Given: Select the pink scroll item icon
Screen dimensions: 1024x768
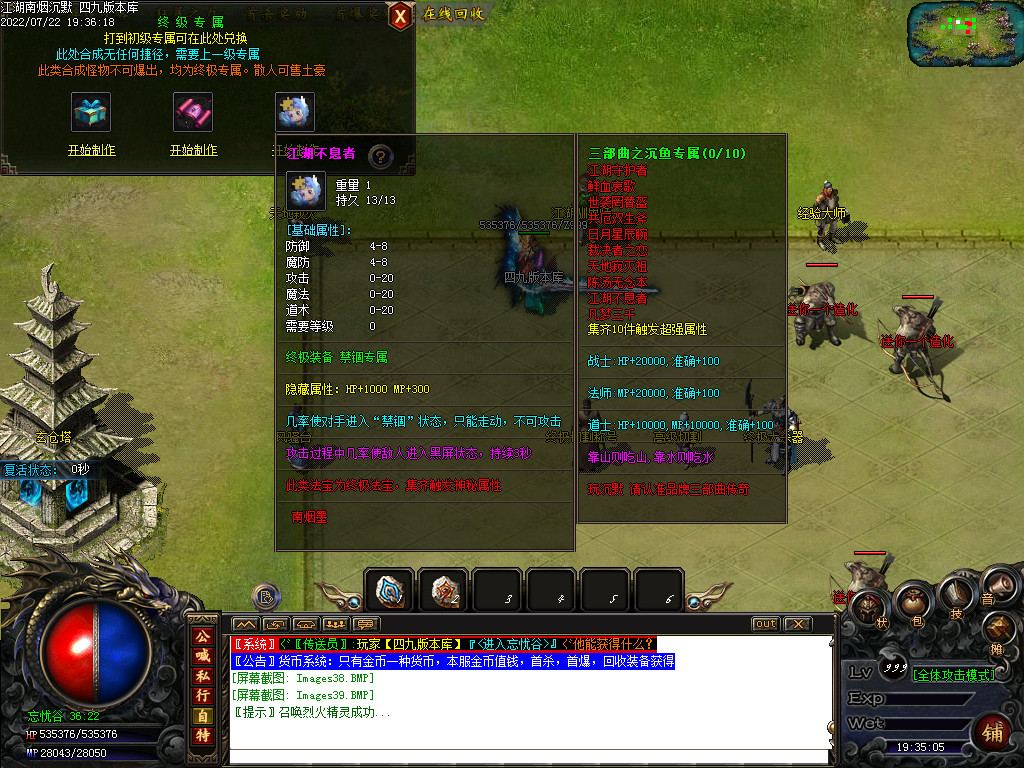Looking at the screenshot, I should pyautogui.click(x=194, y=112).
